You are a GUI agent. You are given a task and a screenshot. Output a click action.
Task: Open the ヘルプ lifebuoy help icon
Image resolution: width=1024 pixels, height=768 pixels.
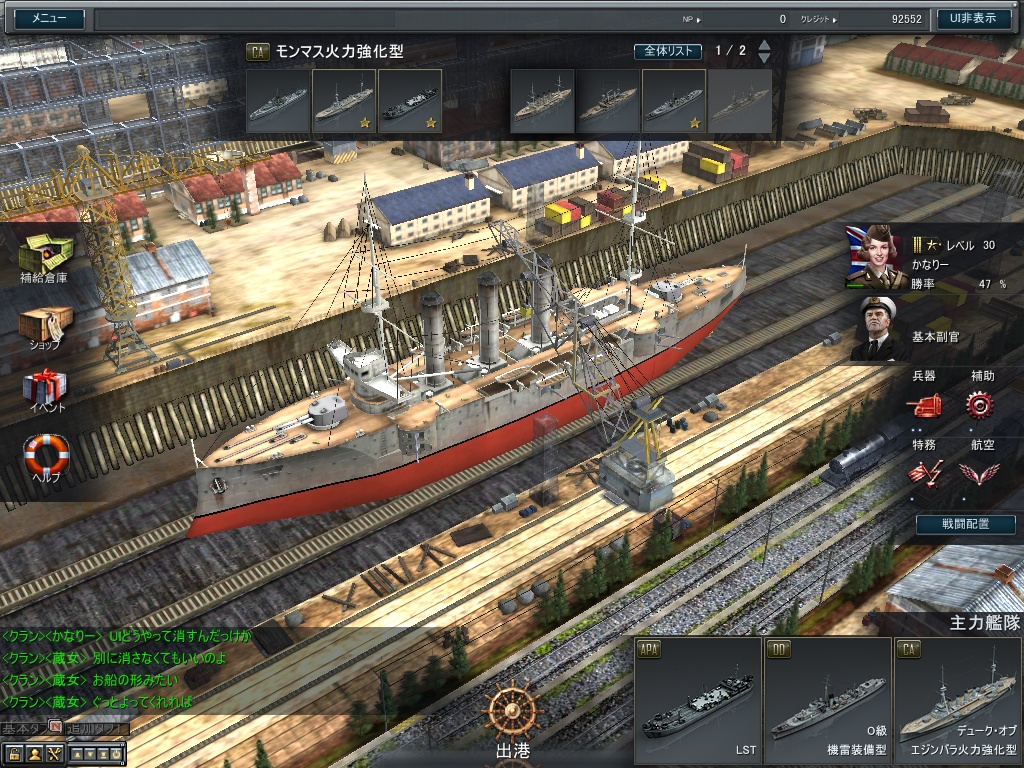(46, 456)
